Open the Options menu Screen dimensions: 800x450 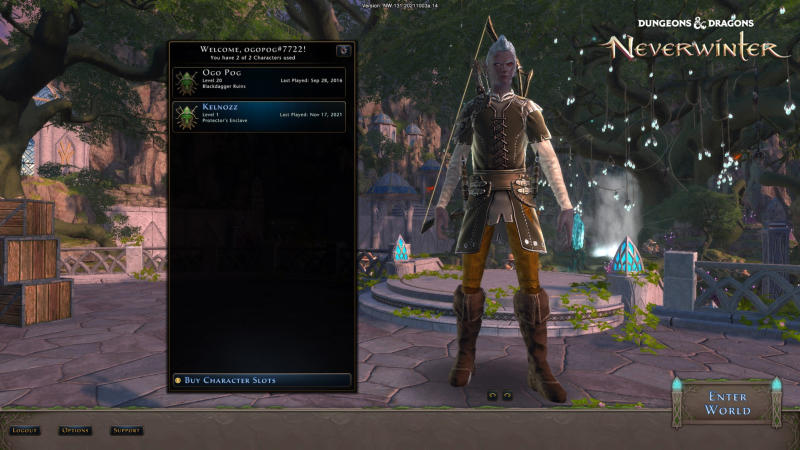(x=75, y=431)
